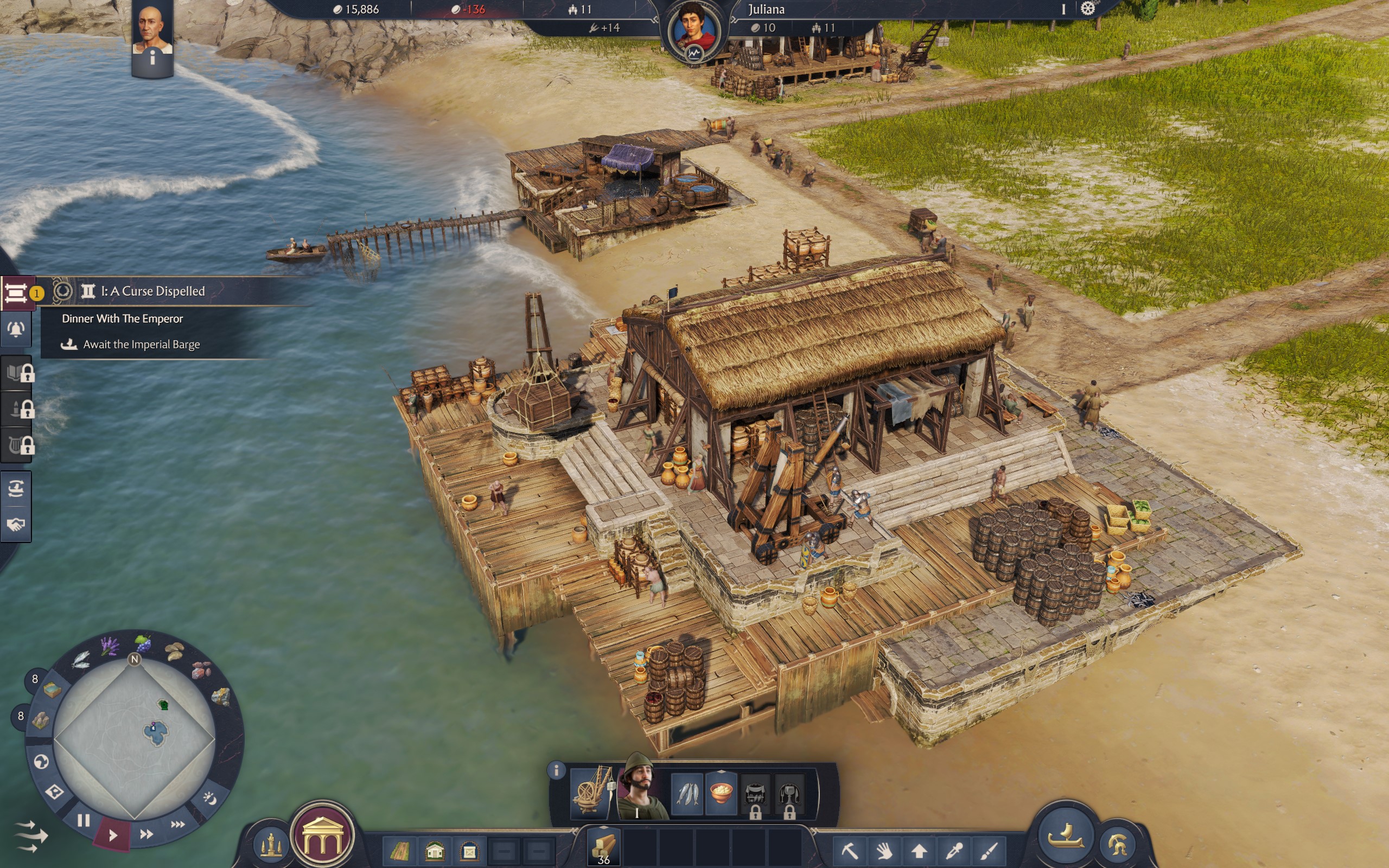The width and height of the screenshot is (1389, 868).
Task: Toggle the day and night cycle
Action: [x=209, y=798]
